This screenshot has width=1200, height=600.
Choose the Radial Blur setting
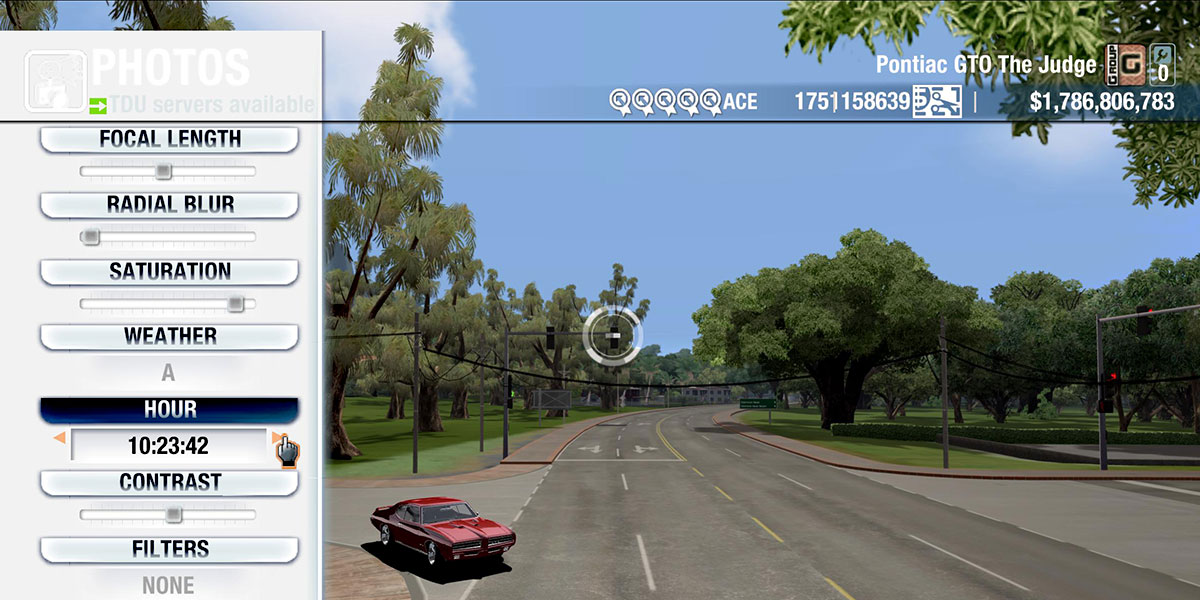tap(169, 205)
